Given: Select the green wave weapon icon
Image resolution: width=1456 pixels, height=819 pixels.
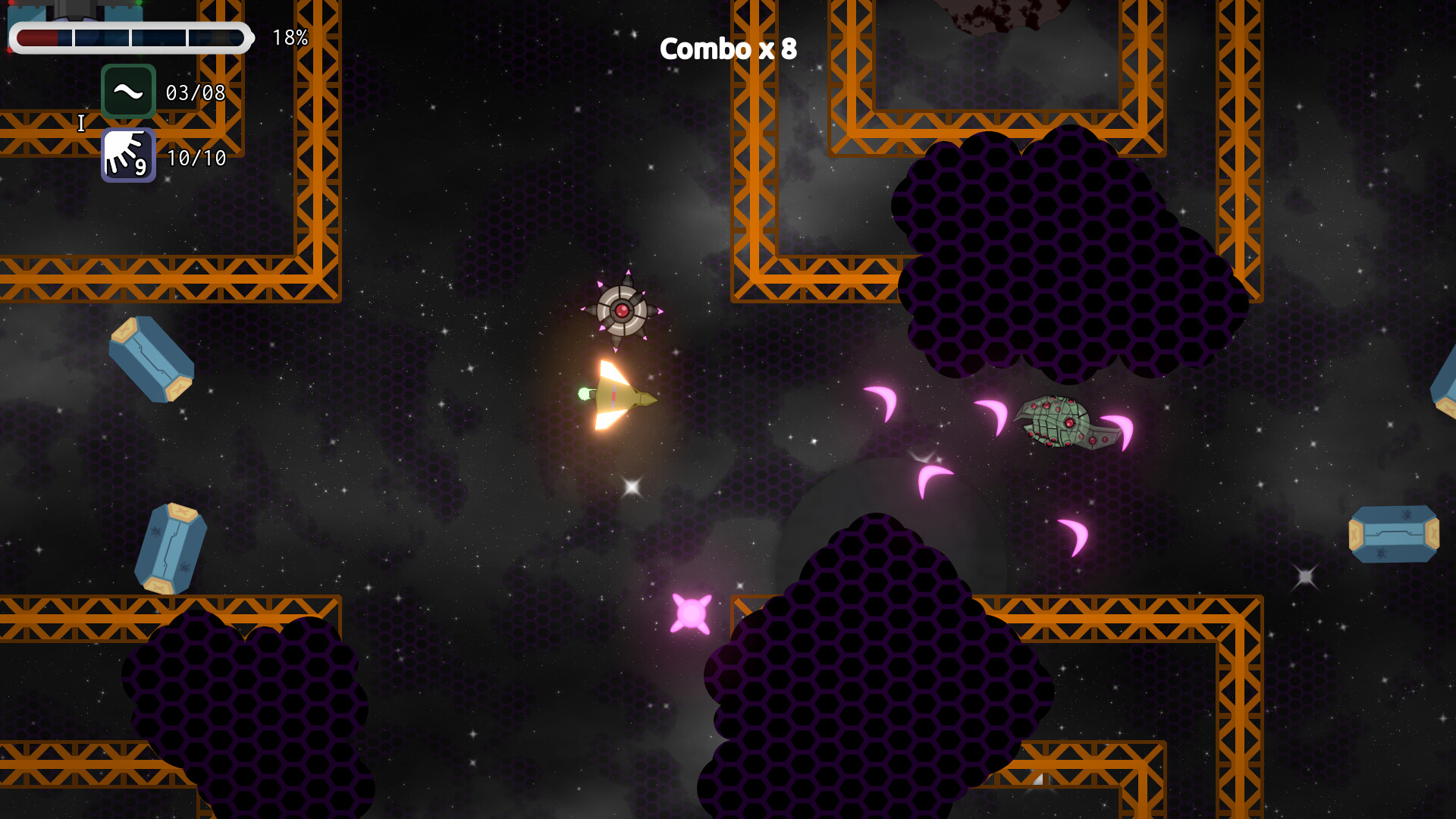Looking at the screenshot, I should click(128, 92).
